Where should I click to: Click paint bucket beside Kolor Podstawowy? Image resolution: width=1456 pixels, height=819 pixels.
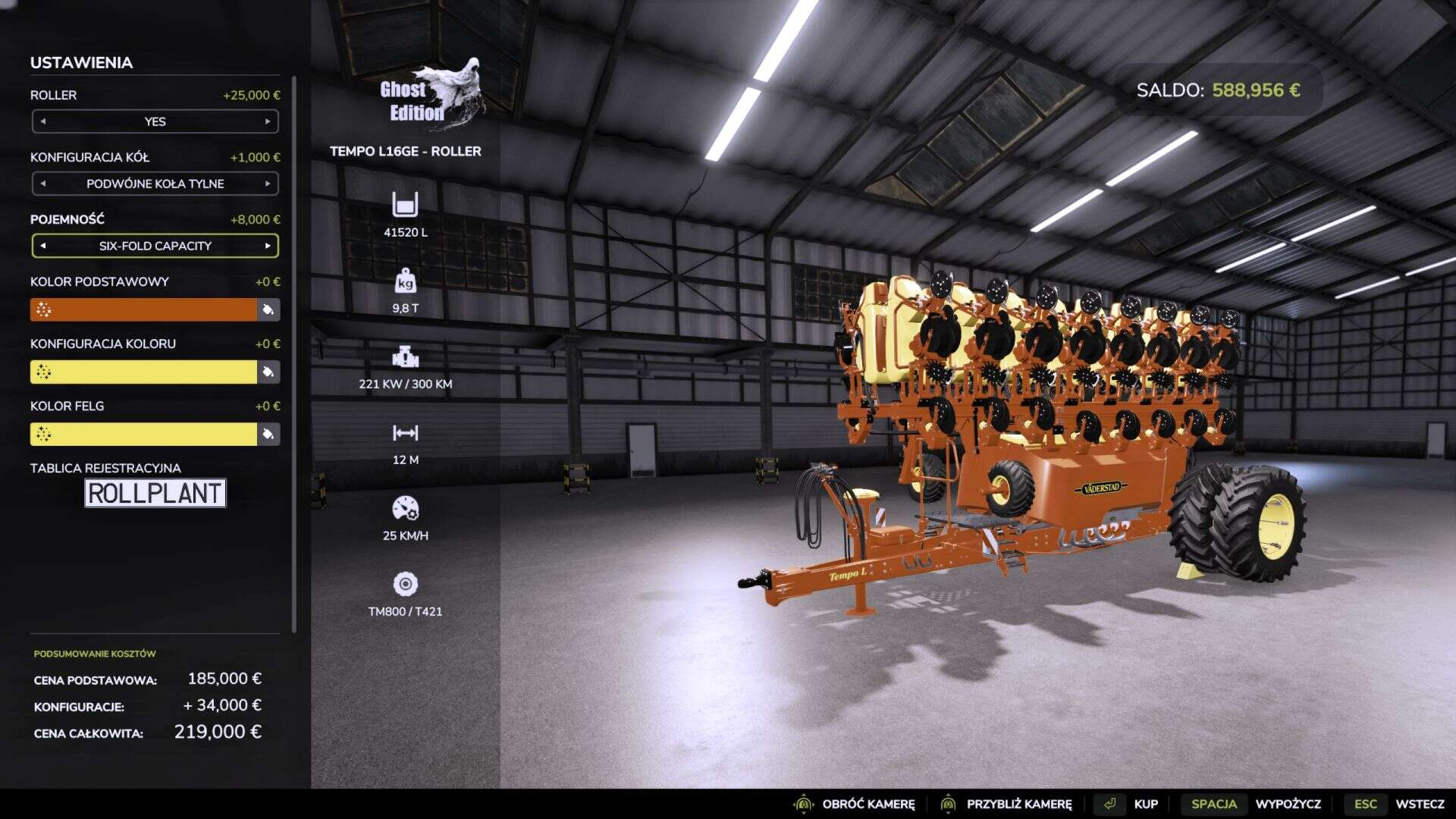[268, 309]
